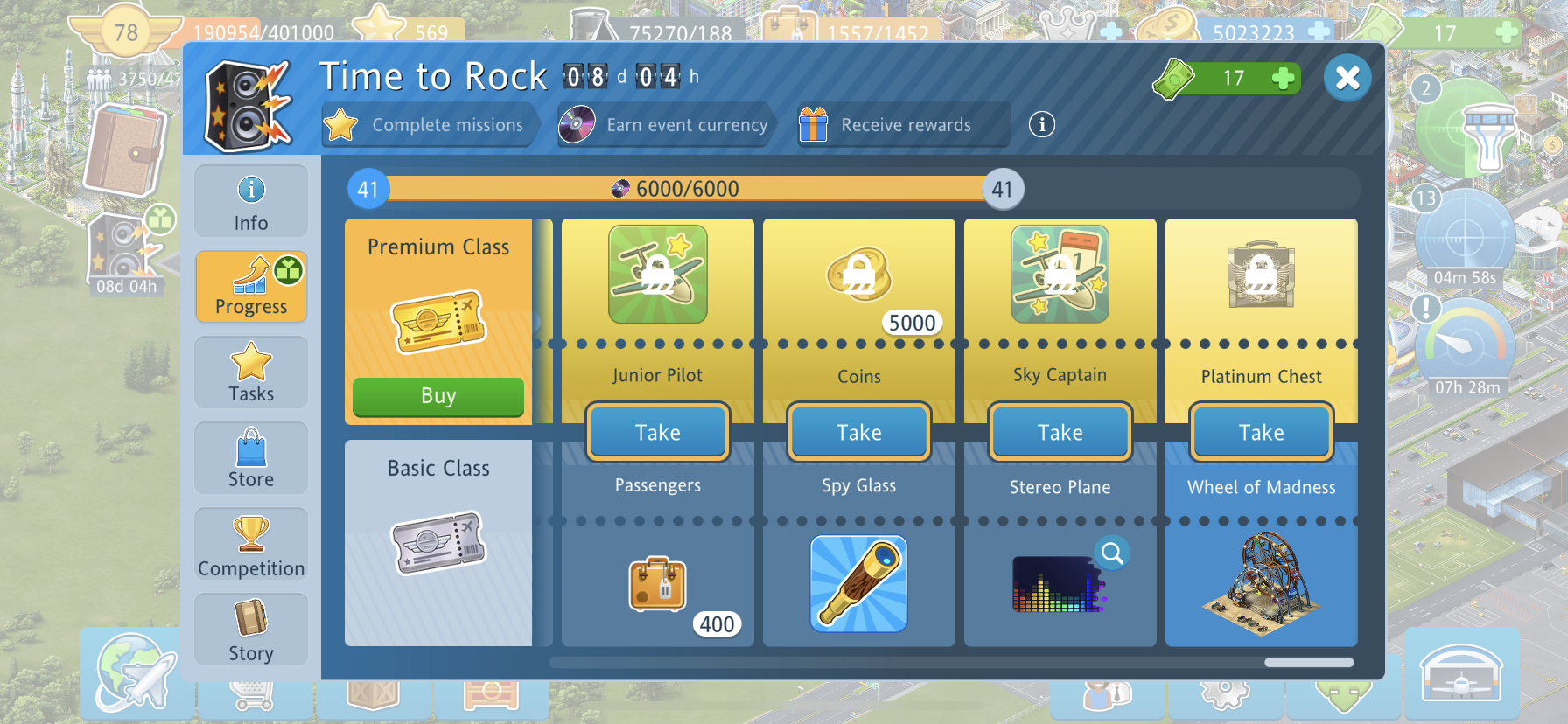This screenshot has width=1568, height=724.
Task: Open the Story tab
Action: (x=251, y=630)
